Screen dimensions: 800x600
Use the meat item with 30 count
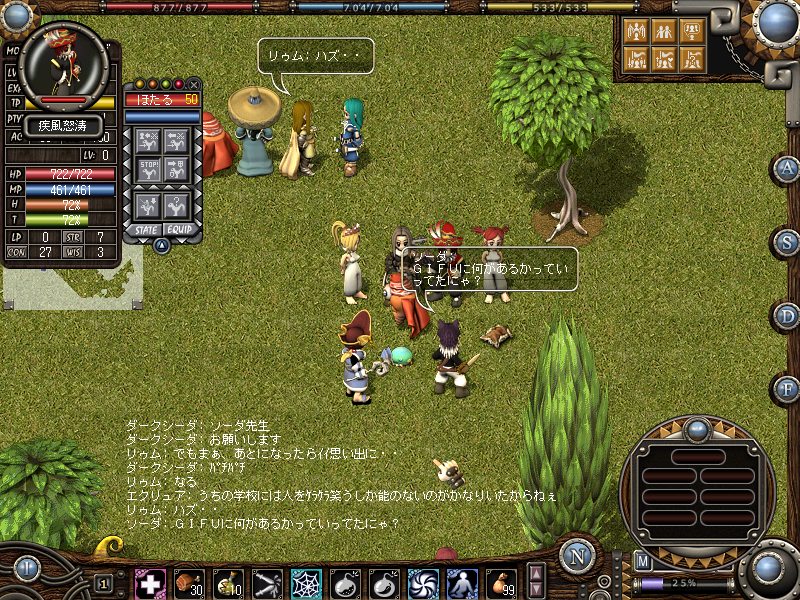(189, 582)
